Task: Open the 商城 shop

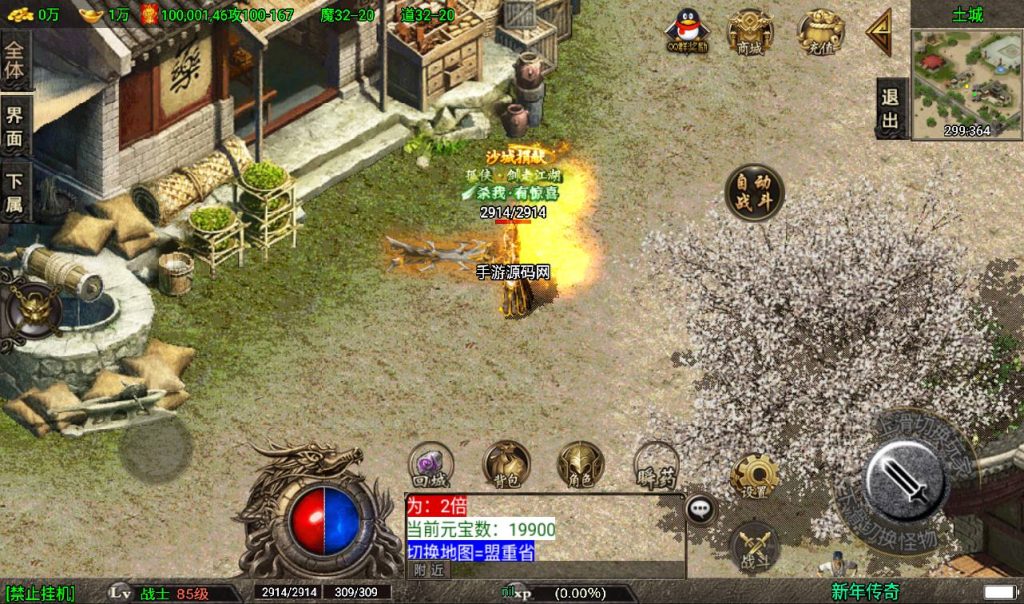Action: (749, 31)
